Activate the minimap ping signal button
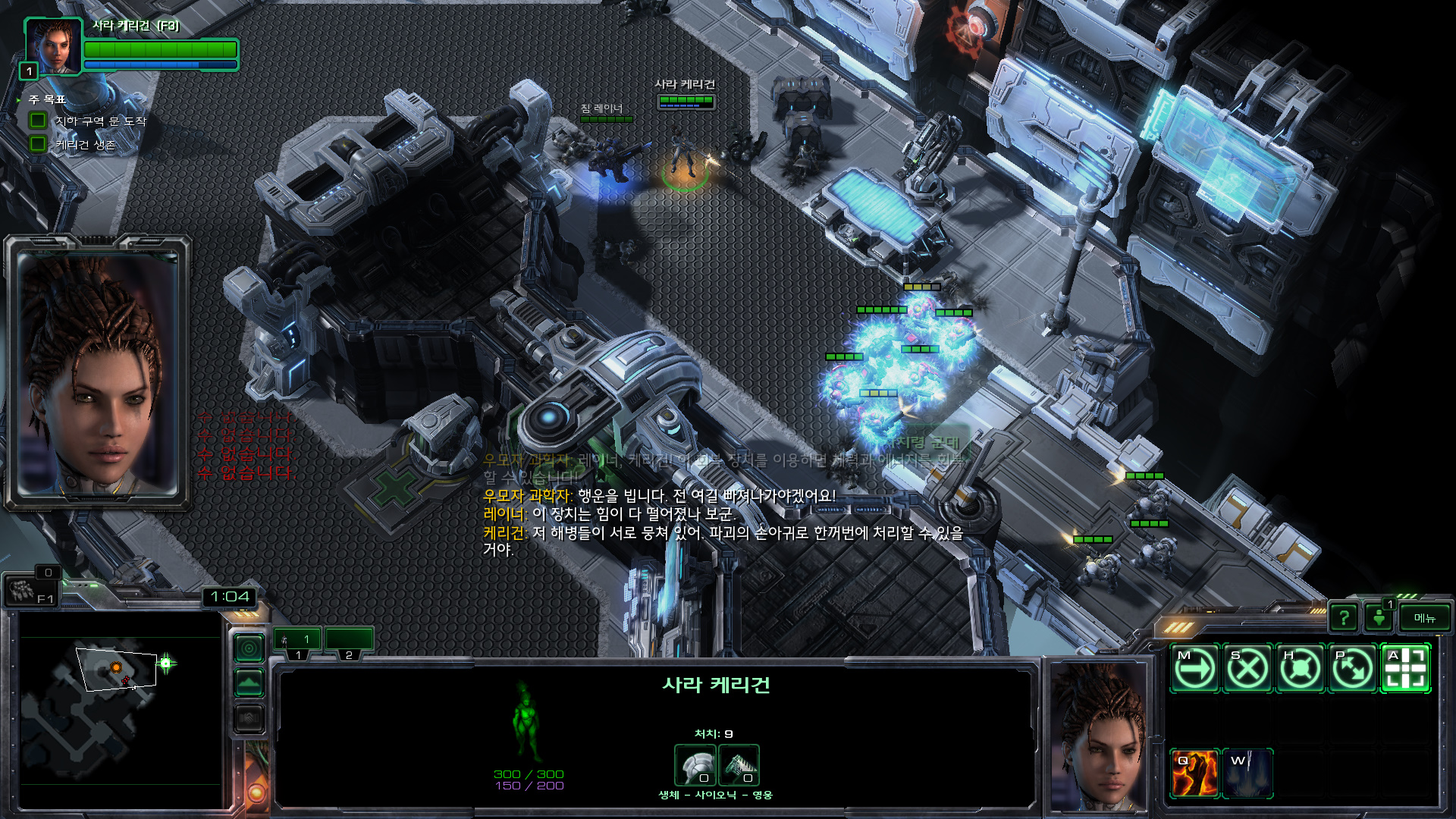This screenshot has height=819, width=1456. 249,648
